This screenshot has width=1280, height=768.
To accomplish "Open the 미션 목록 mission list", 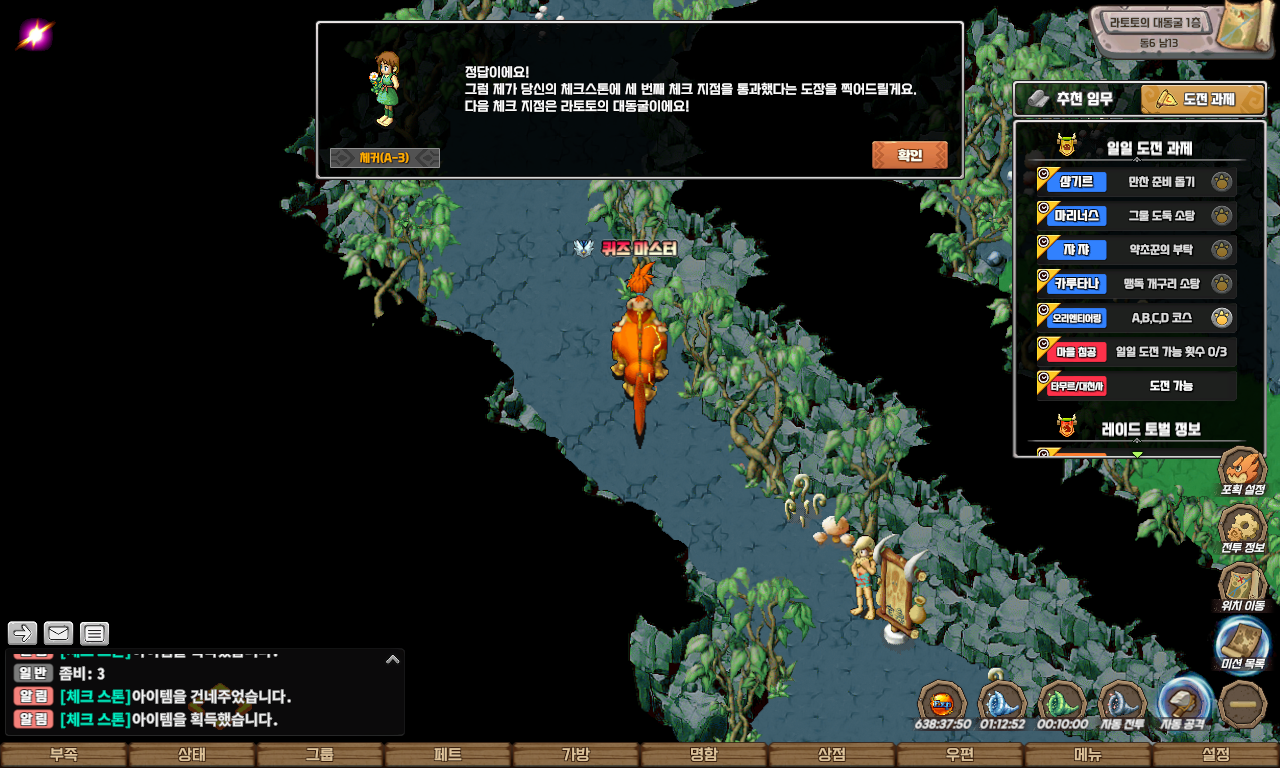I will (x=1242, y=645).
